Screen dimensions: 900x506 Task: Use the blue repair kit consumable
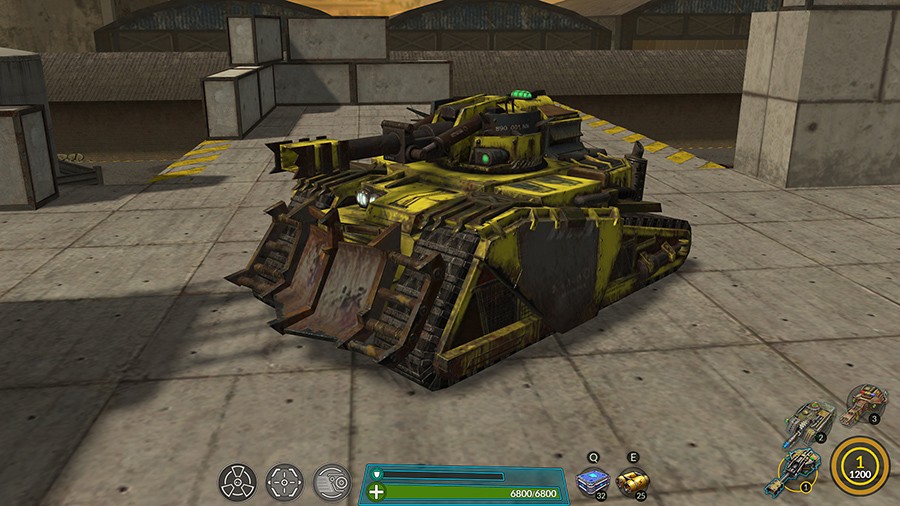pyautogui.click(x=594, y=481)
